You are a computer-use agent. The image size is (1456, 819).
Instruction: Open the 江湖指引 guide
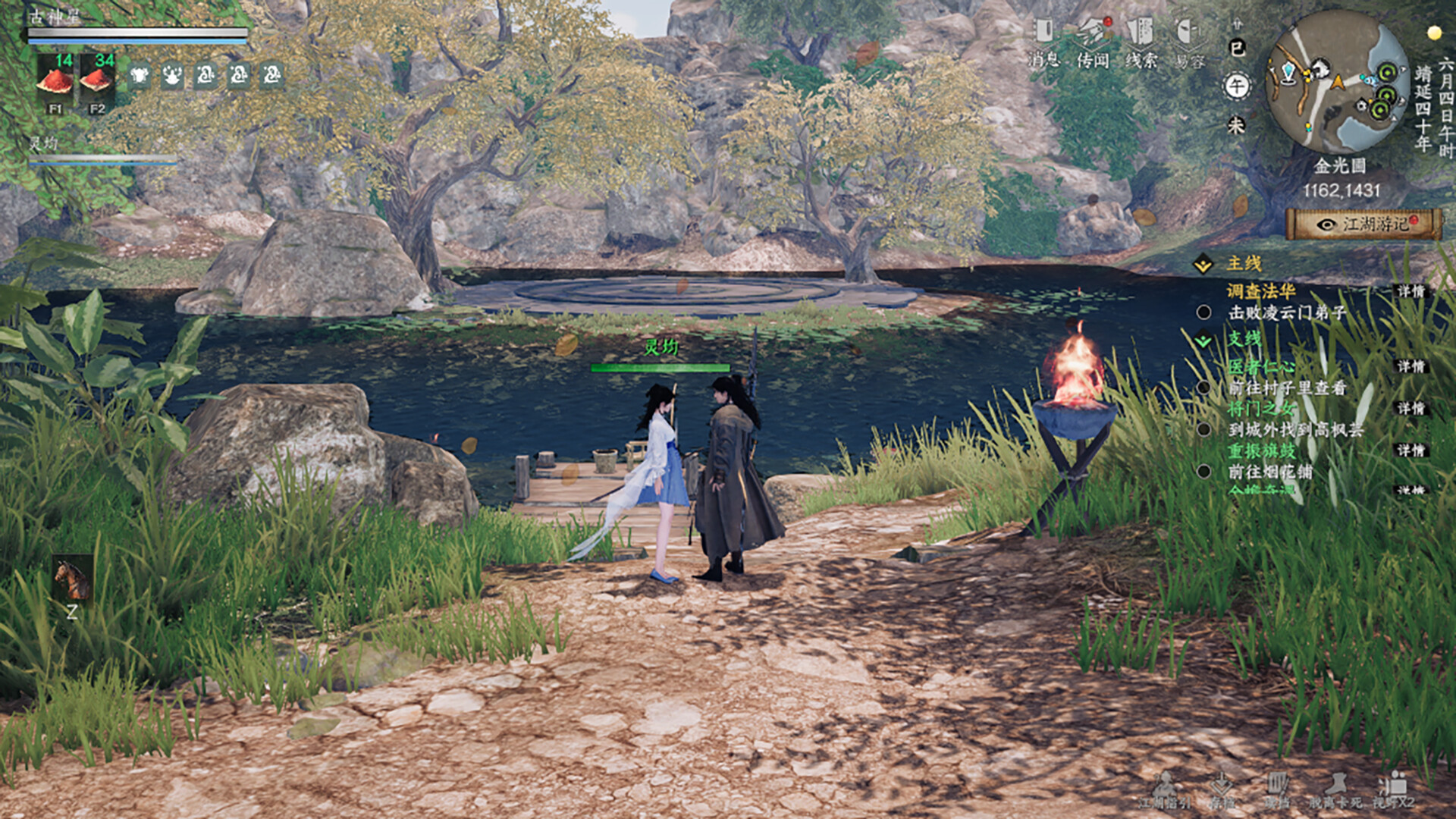[x=1165, y=790]
